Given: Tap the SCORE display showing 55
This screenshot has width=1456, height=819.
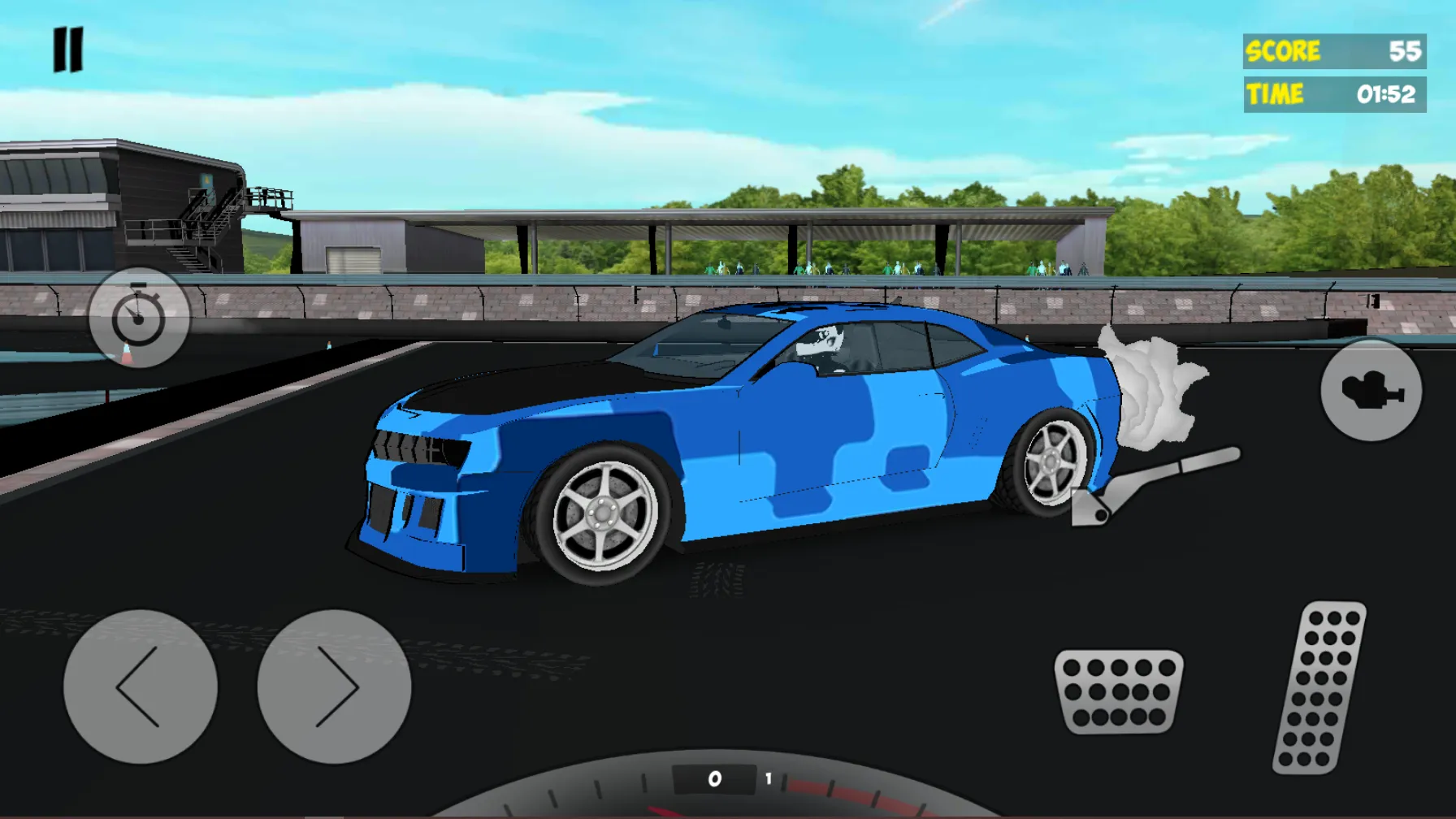Looking at the screenshot, I should point(1332,51).
